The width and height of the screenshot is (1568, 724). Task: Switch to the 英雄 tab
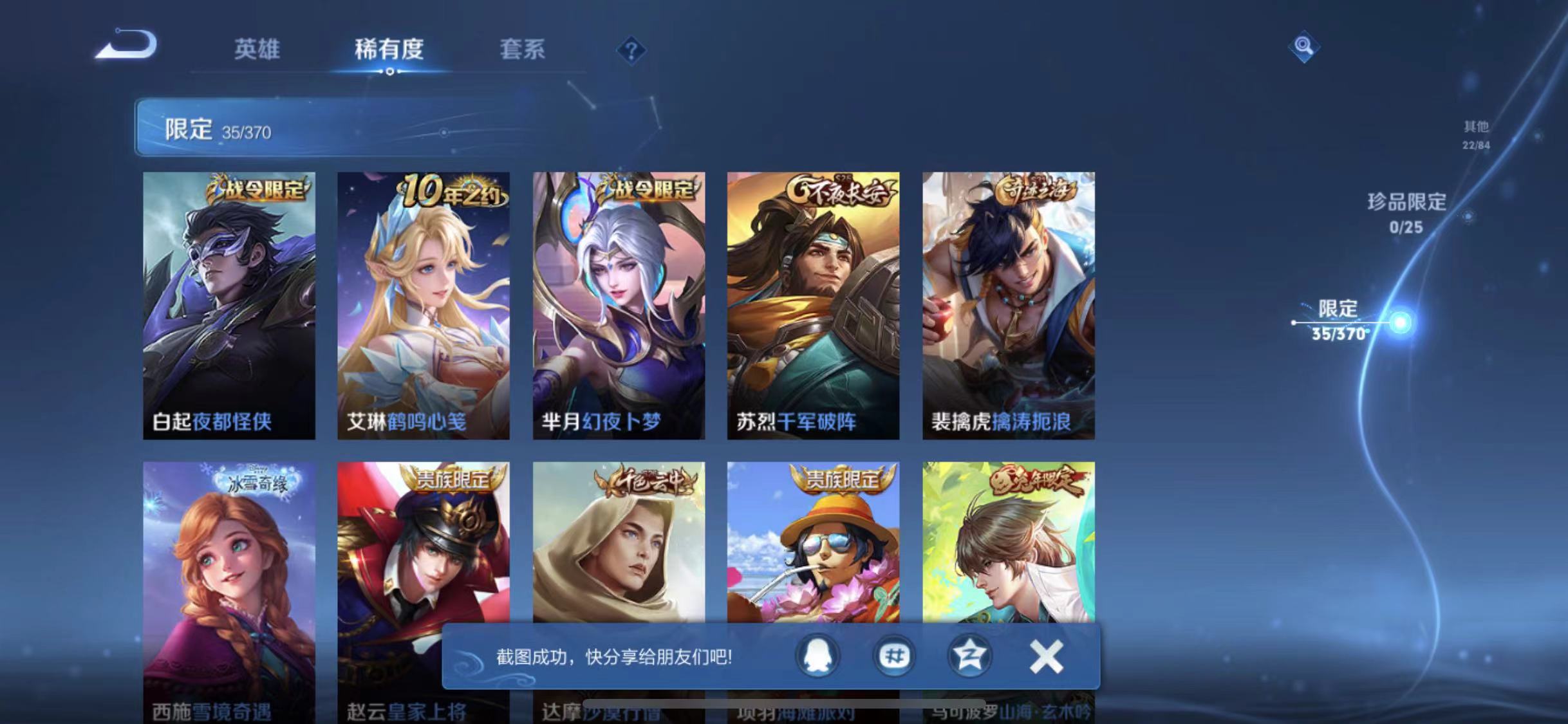(x=257, y=50)
